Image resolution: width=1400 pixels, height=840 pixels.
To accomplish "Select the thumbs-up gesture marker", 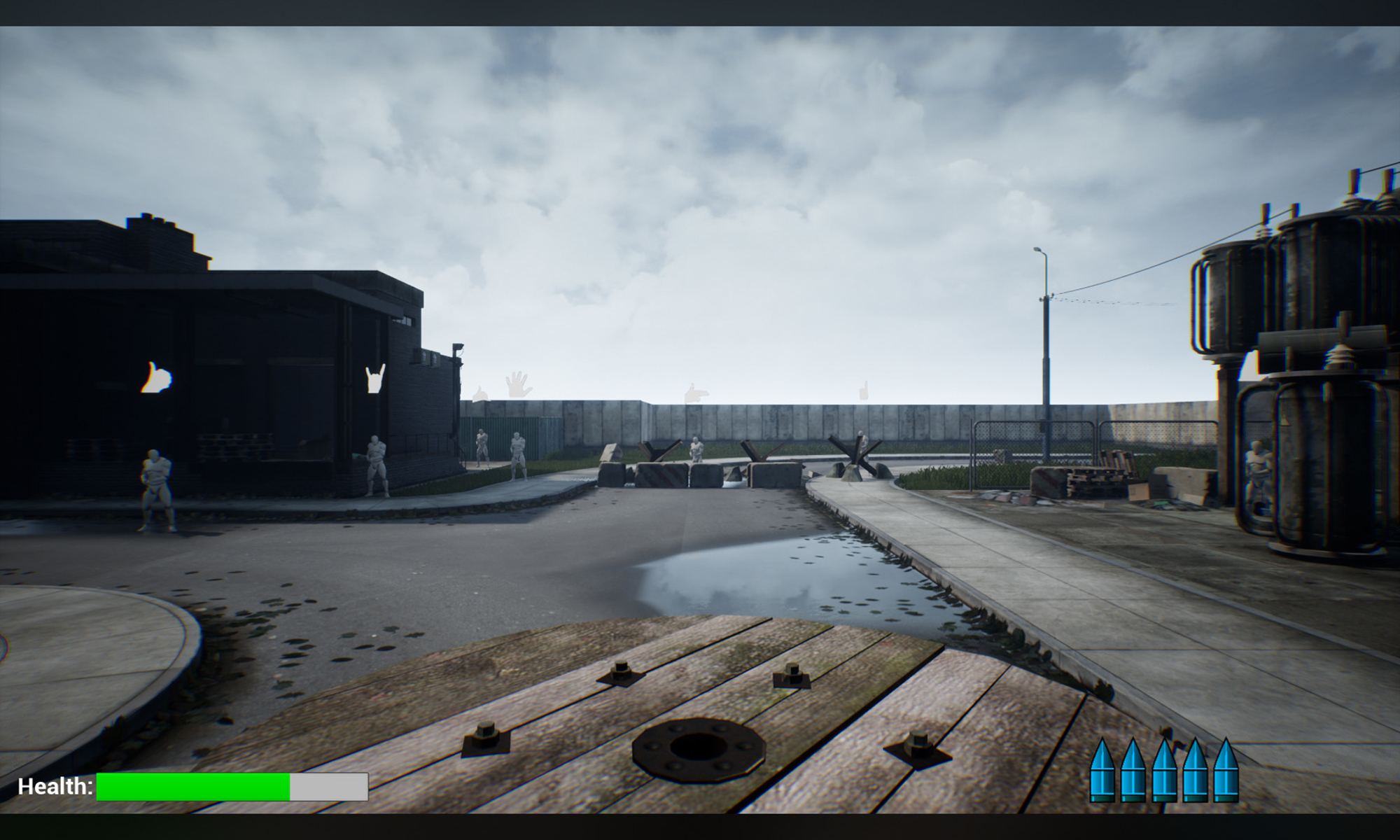I will click(157, 378).
